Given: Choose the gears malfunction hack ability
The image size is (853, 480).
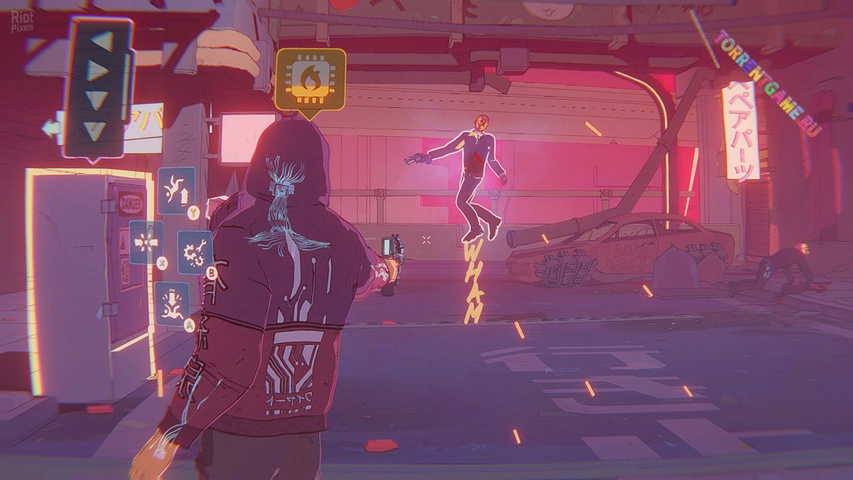Looking at the screenshot, I should pyautogui.click(x=195, y=252).
